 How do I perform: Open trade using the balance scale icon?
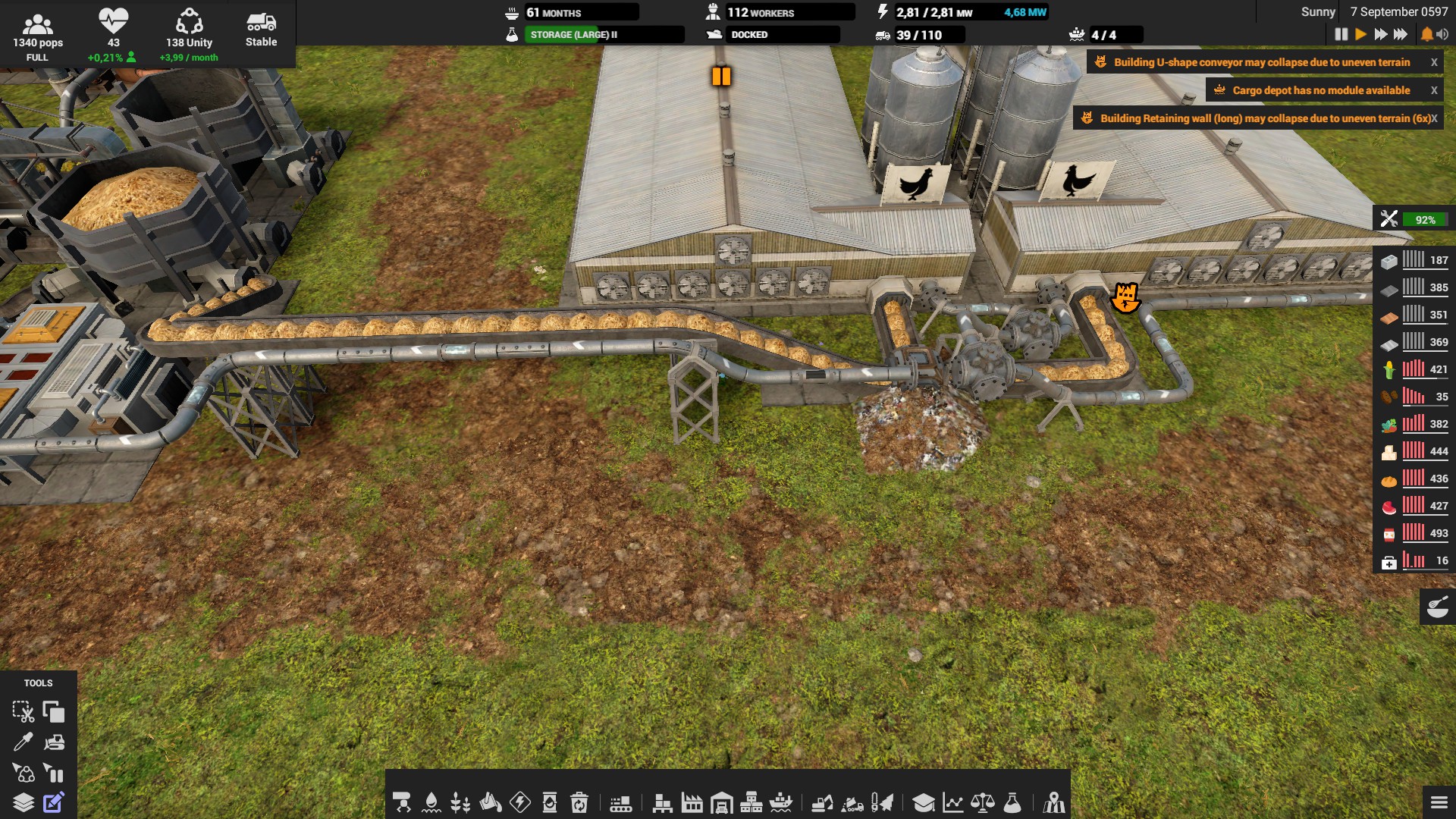(982, 804)
